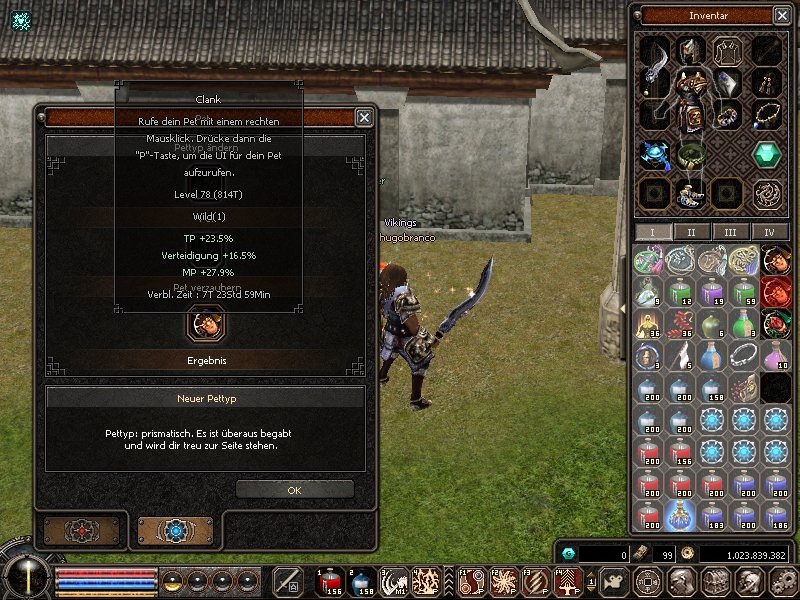Open inventory page III
This screenshot has height=600, width=800.
click(730, 232)
